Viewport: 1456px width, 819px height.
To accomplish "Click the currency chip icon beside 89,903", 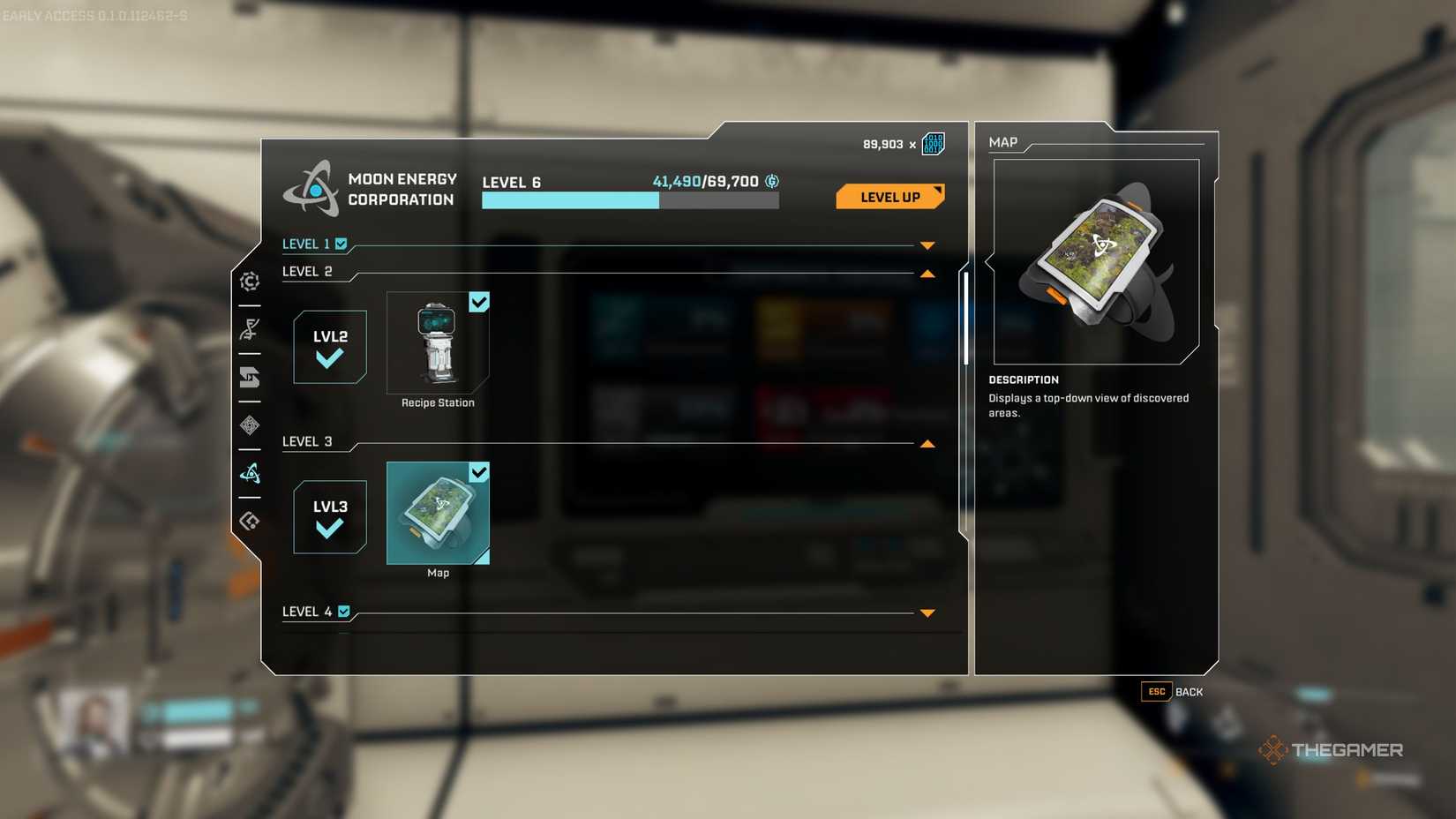I will pos(932,141).
